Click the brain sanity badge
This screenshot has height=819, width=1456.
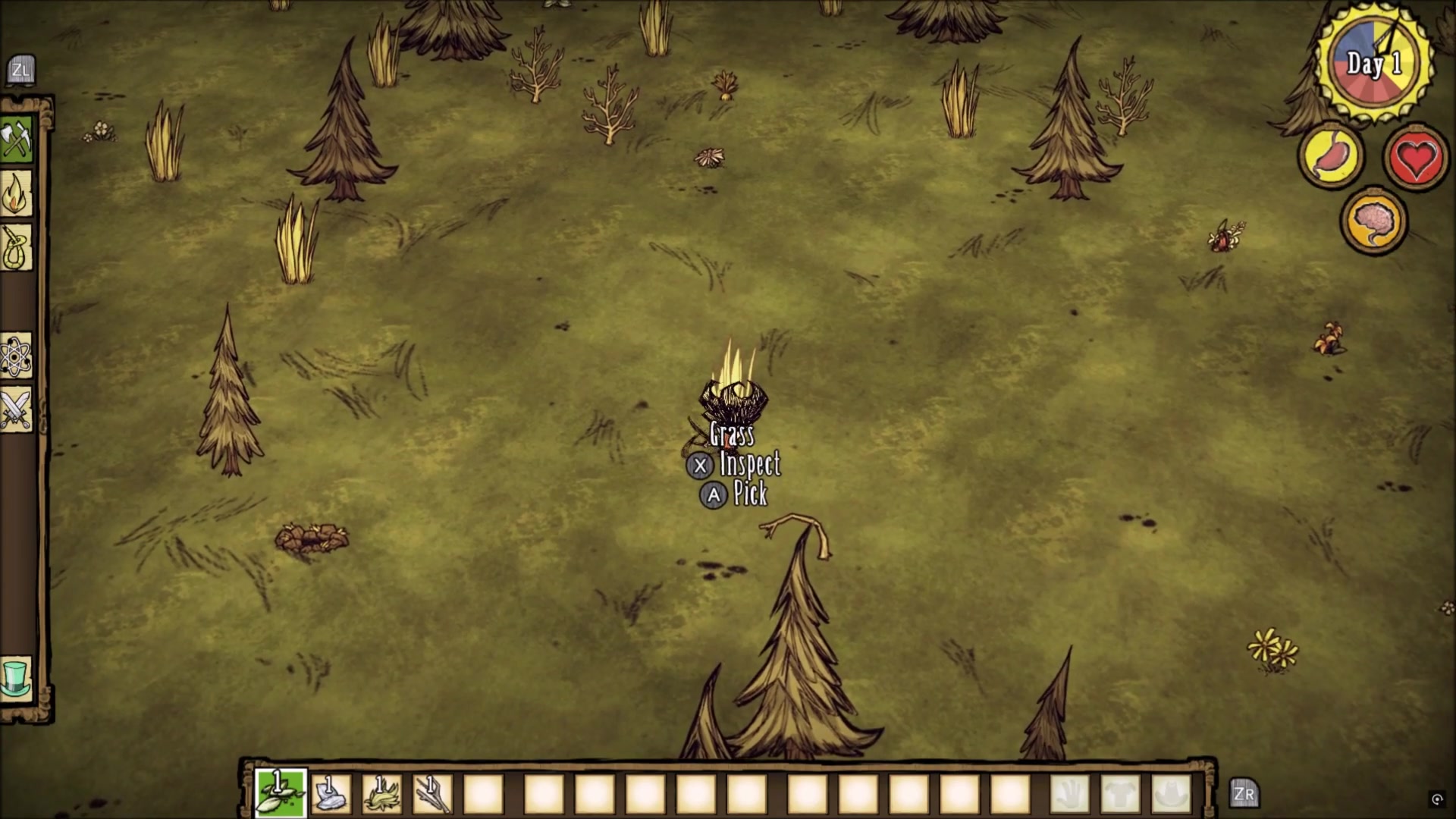1373,221
